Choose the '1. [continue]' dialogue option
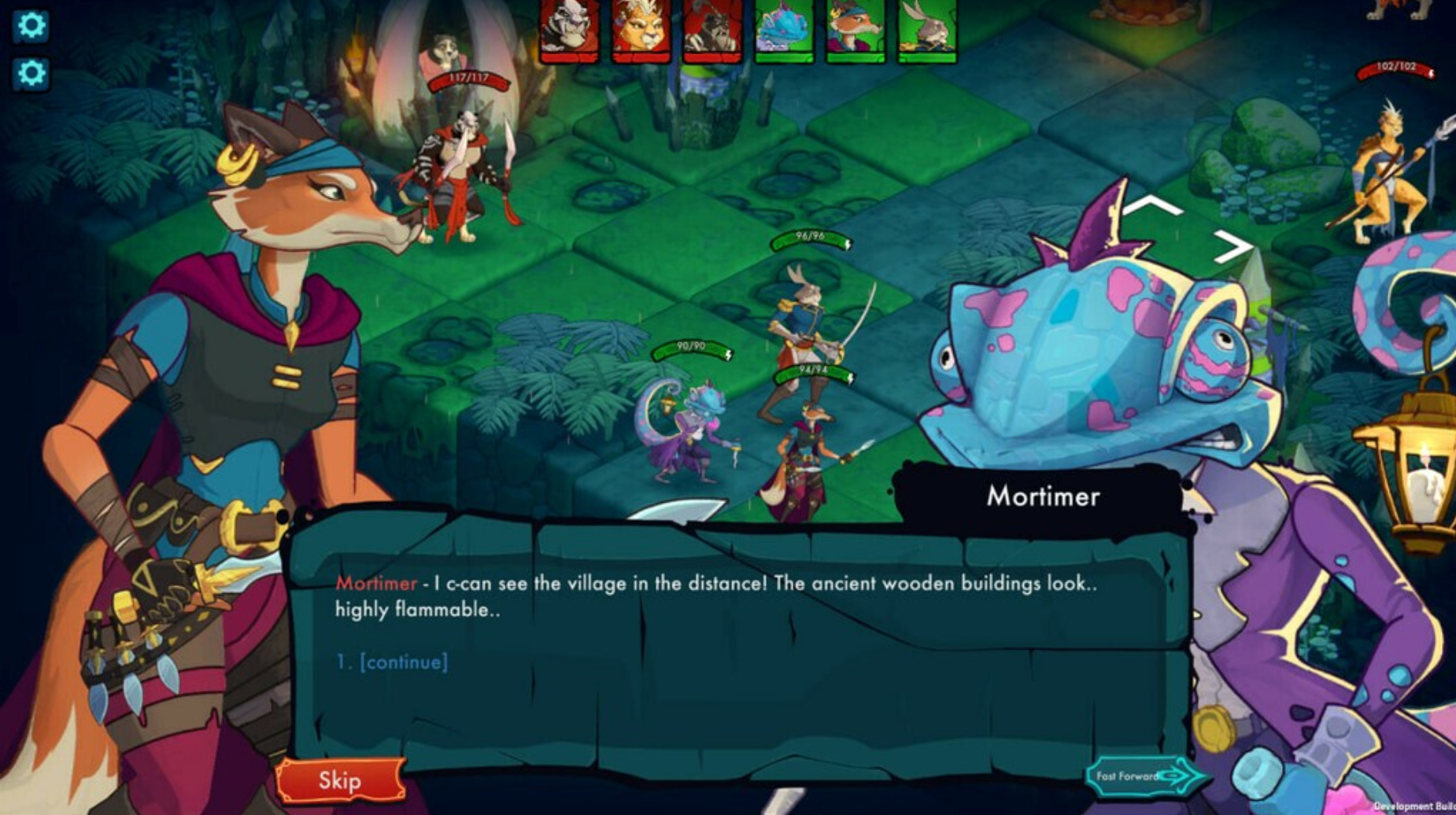 pos(390,662)
